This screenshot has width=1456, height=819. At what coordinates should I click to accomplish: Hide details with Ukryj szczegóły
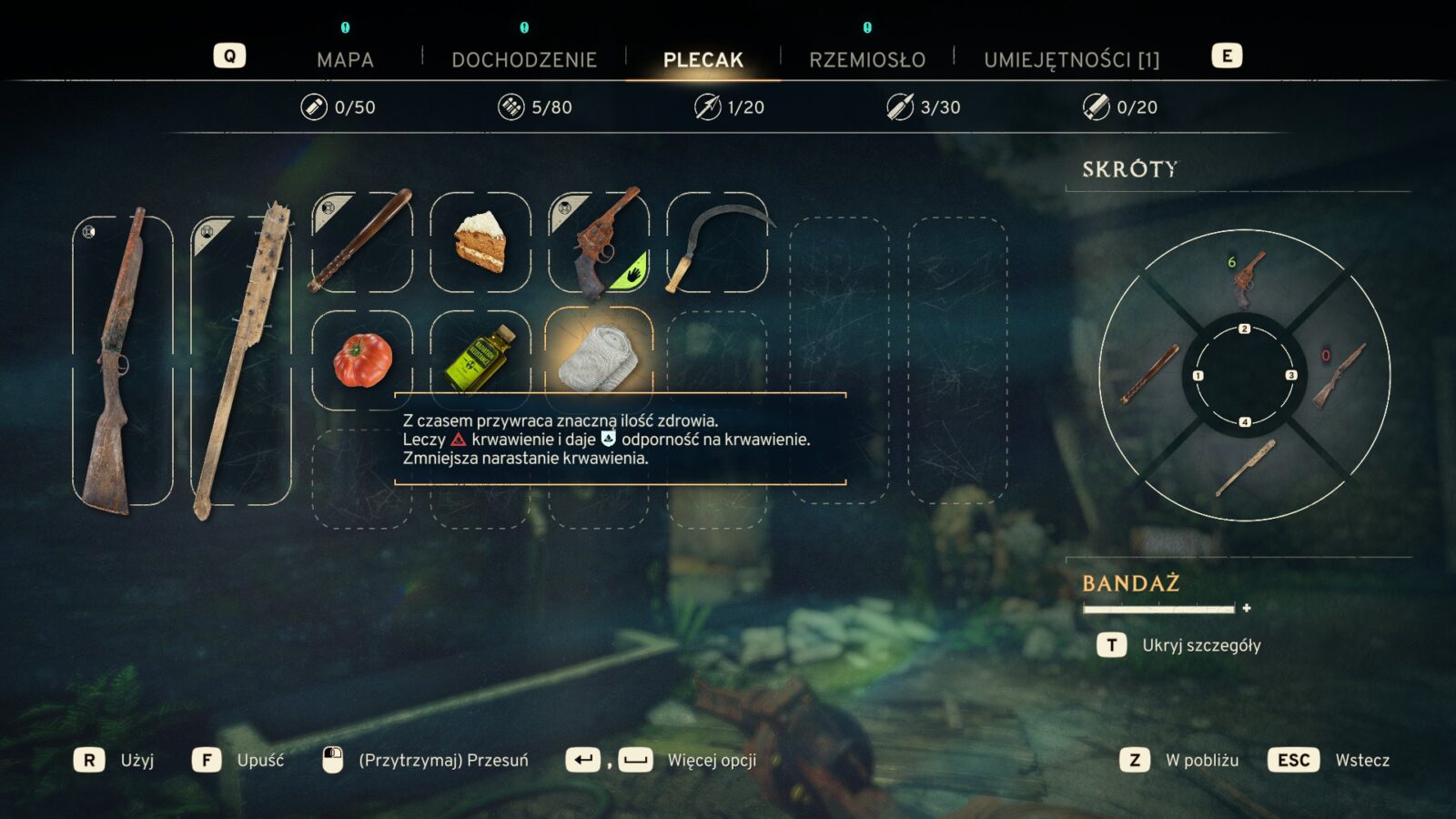[1201, 645]
